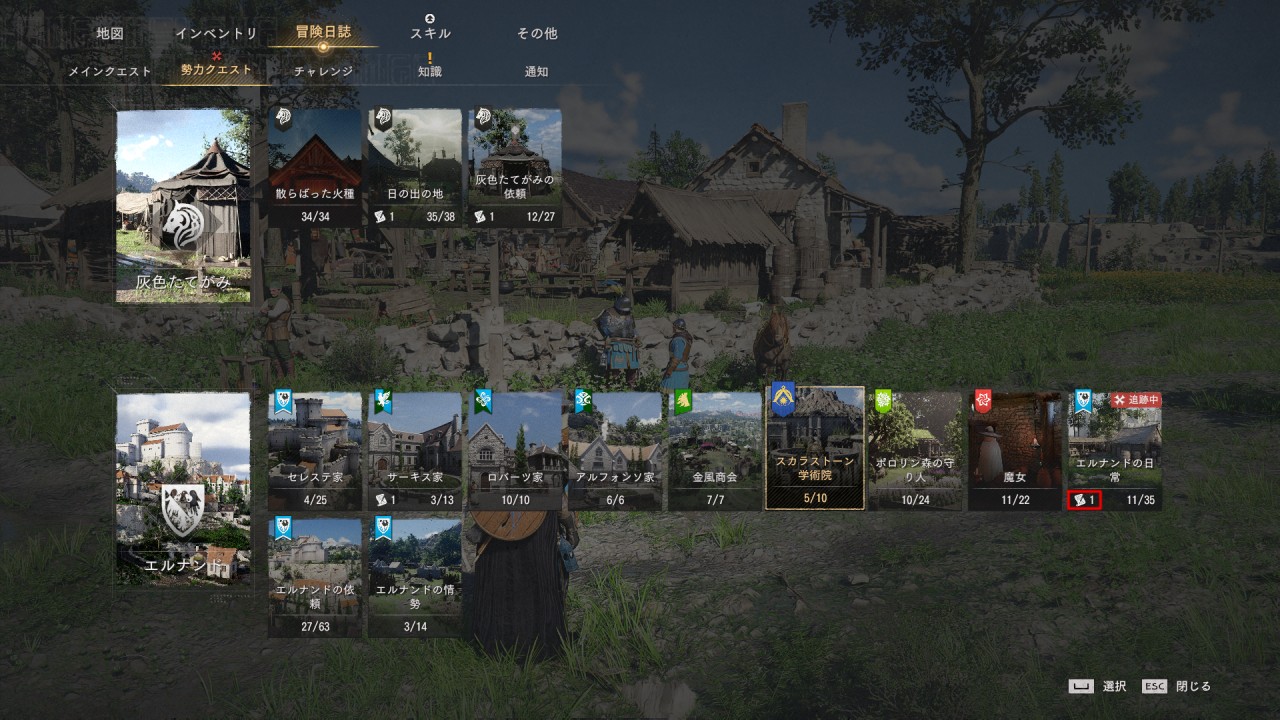Select the ロバーツ家 quest tile
The image size is (1280, 720).
[515, 450]
